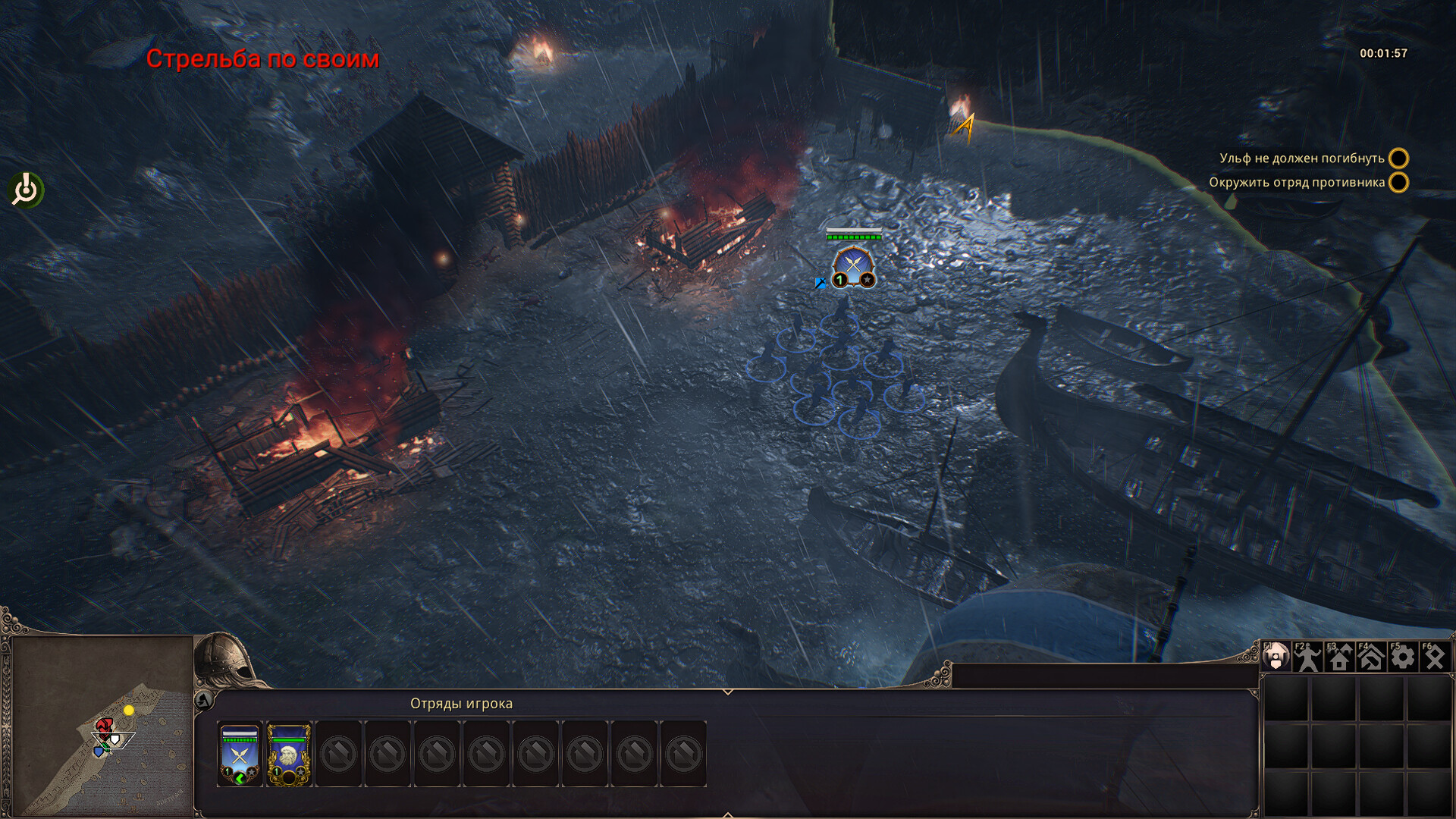Click the spearmen squad banner above the unit

click(x=854, y=267)
